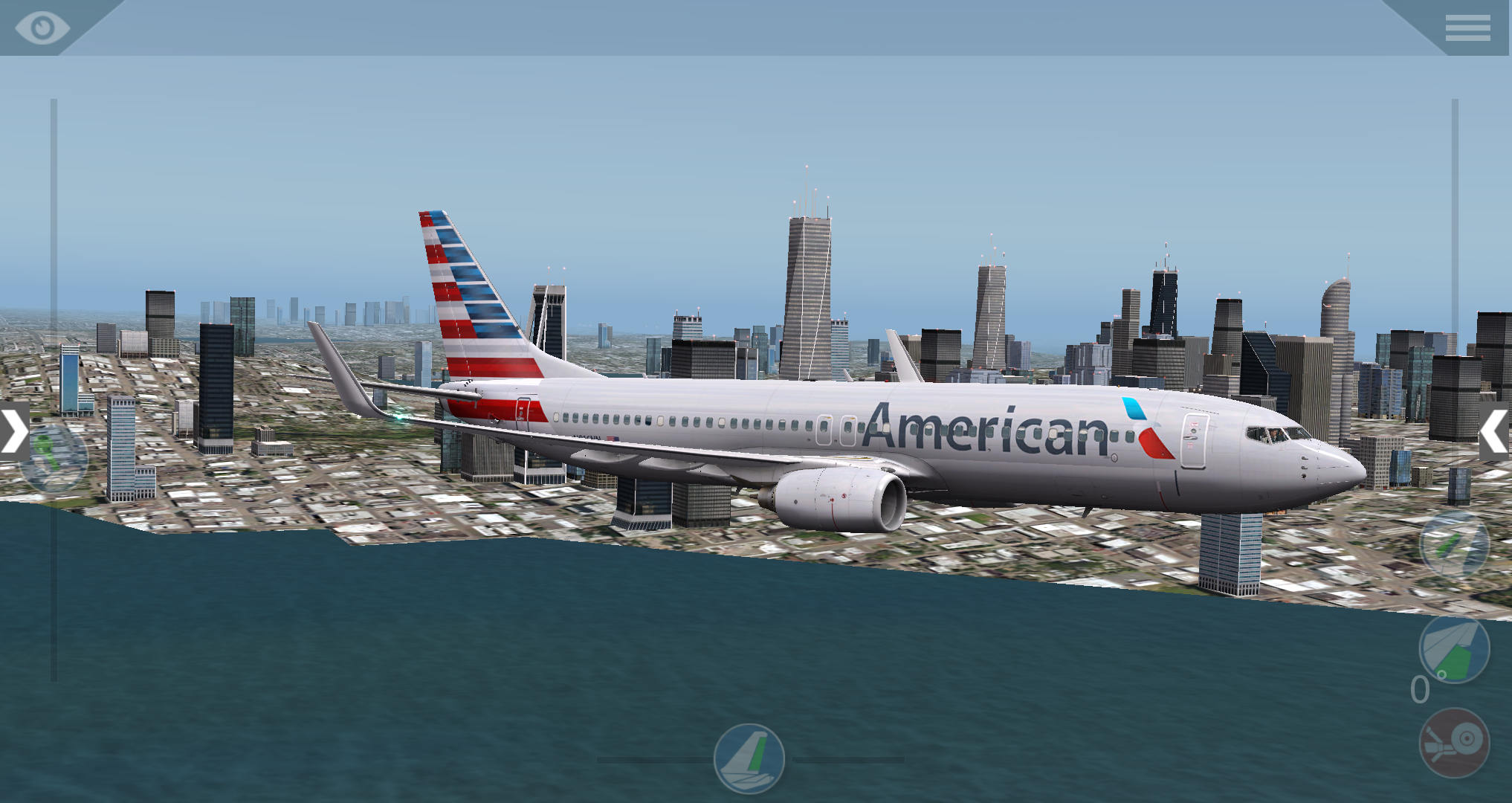Image resolution: width=1512 pixels, height=803 pixels.
Task: Toggle between cockpit and exterior view
Action: click(x=42, y=28)
